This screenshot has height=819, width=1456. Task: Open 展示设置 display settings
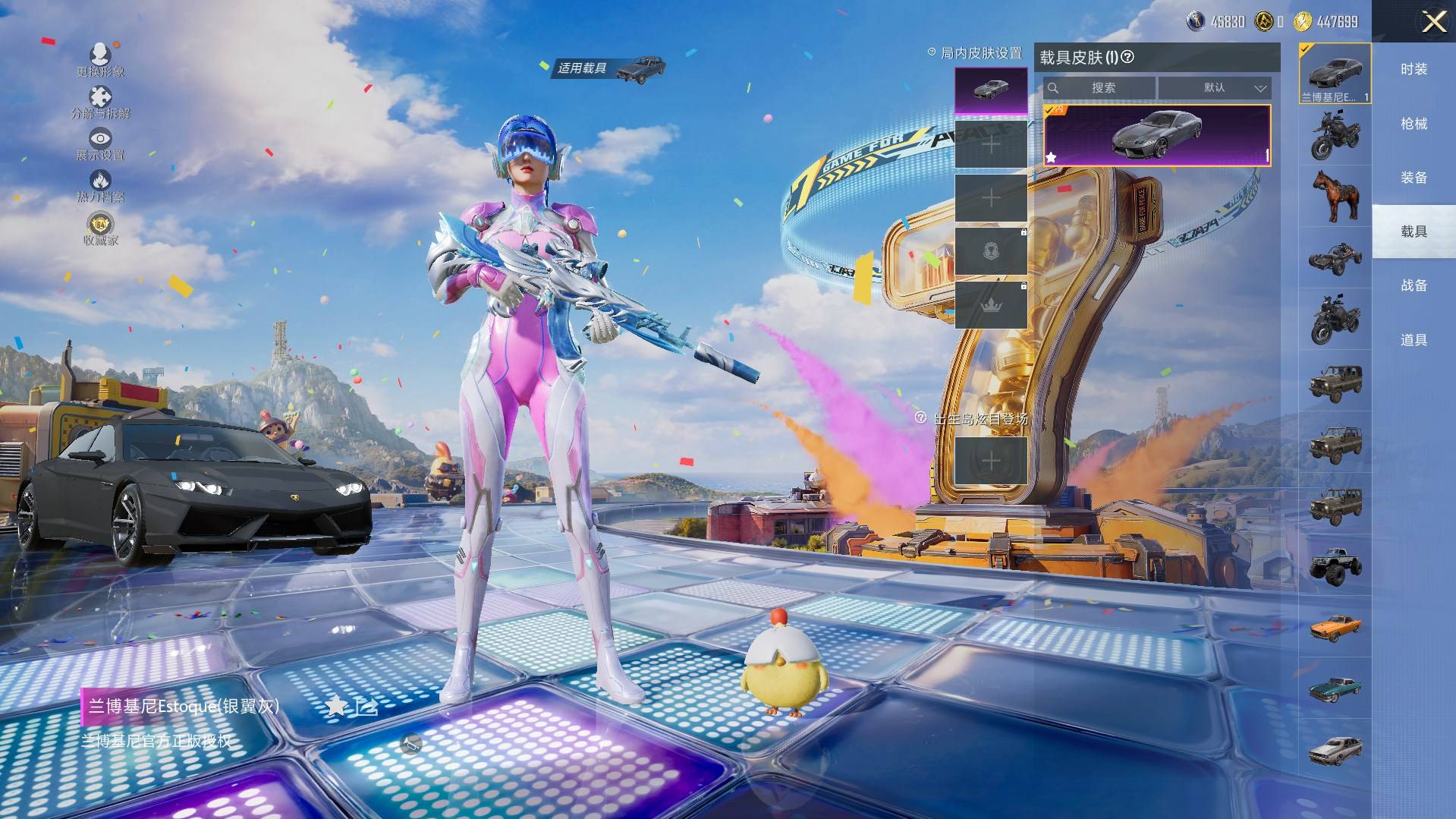[100, 143]
